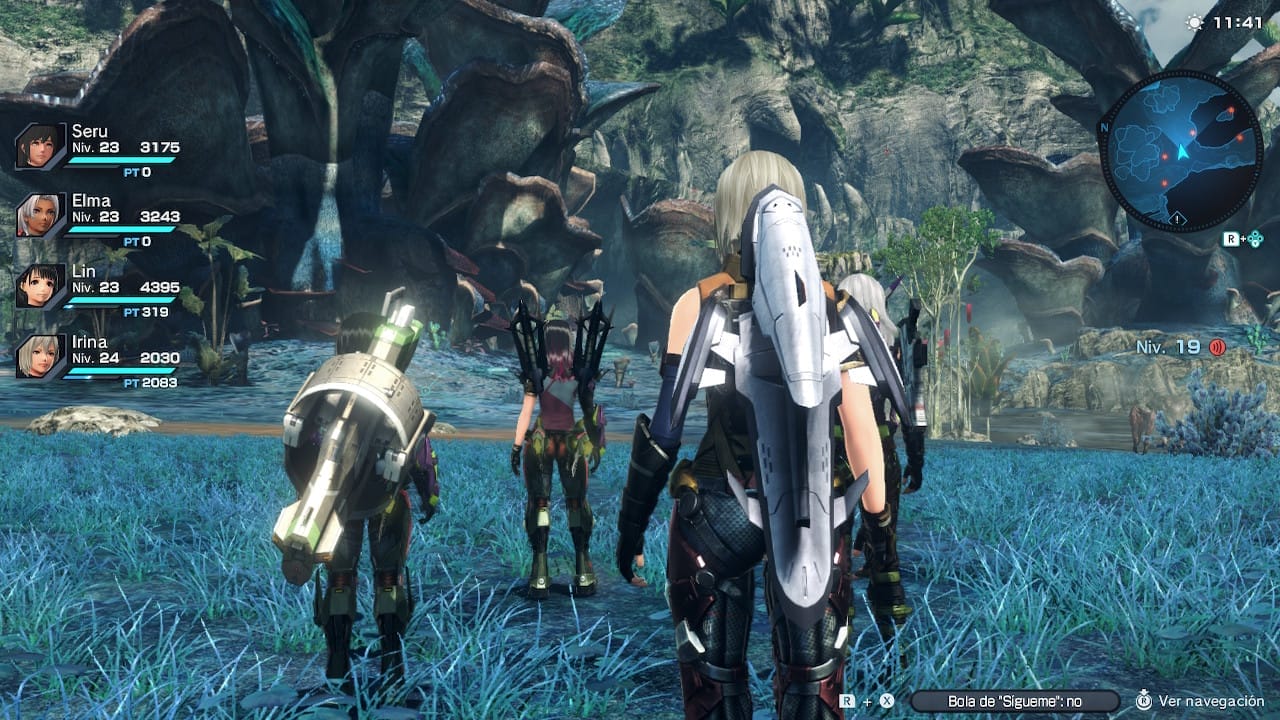This screenshot has height=720, width=1280.
Task: Open Ver navegación
Action: tap(1210, 701)
